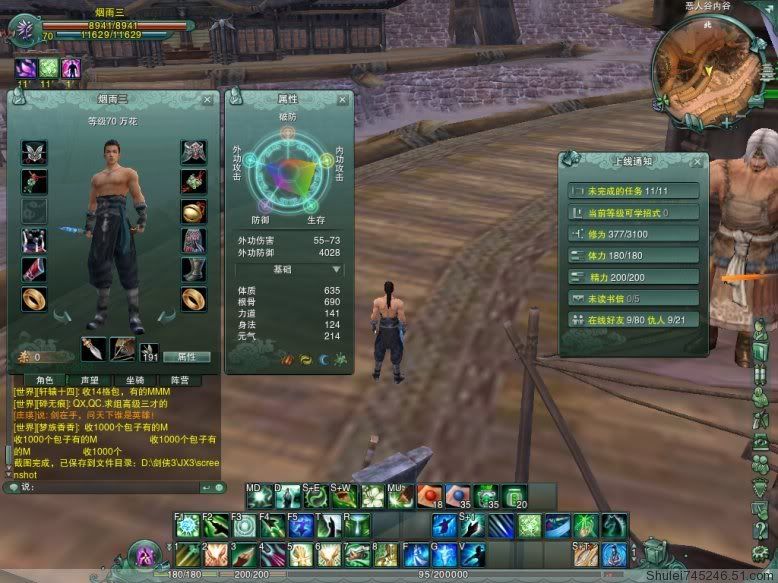The height and width of the screenshot is (583, 778).
Task: Switch to the 声望 reputation tab
Action: (x=90, y=380)
